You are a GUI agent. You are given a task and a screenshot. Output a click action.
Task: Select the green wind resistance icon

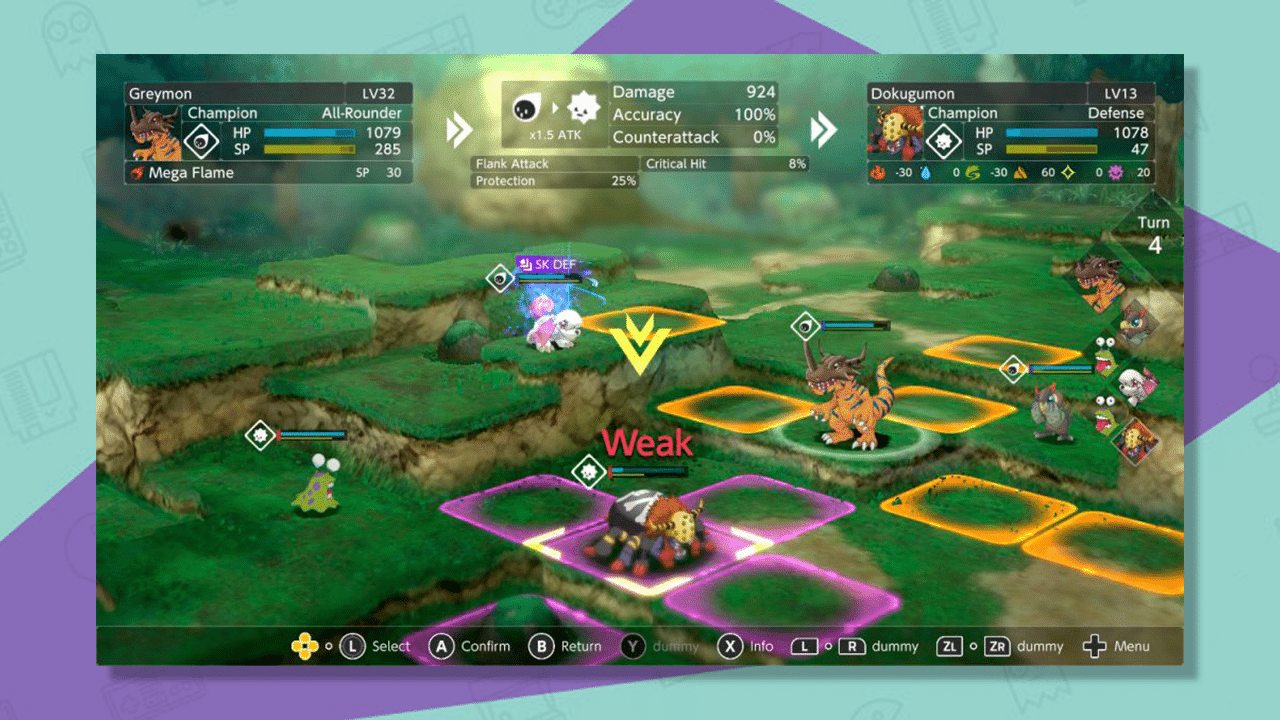pos(973,172)
